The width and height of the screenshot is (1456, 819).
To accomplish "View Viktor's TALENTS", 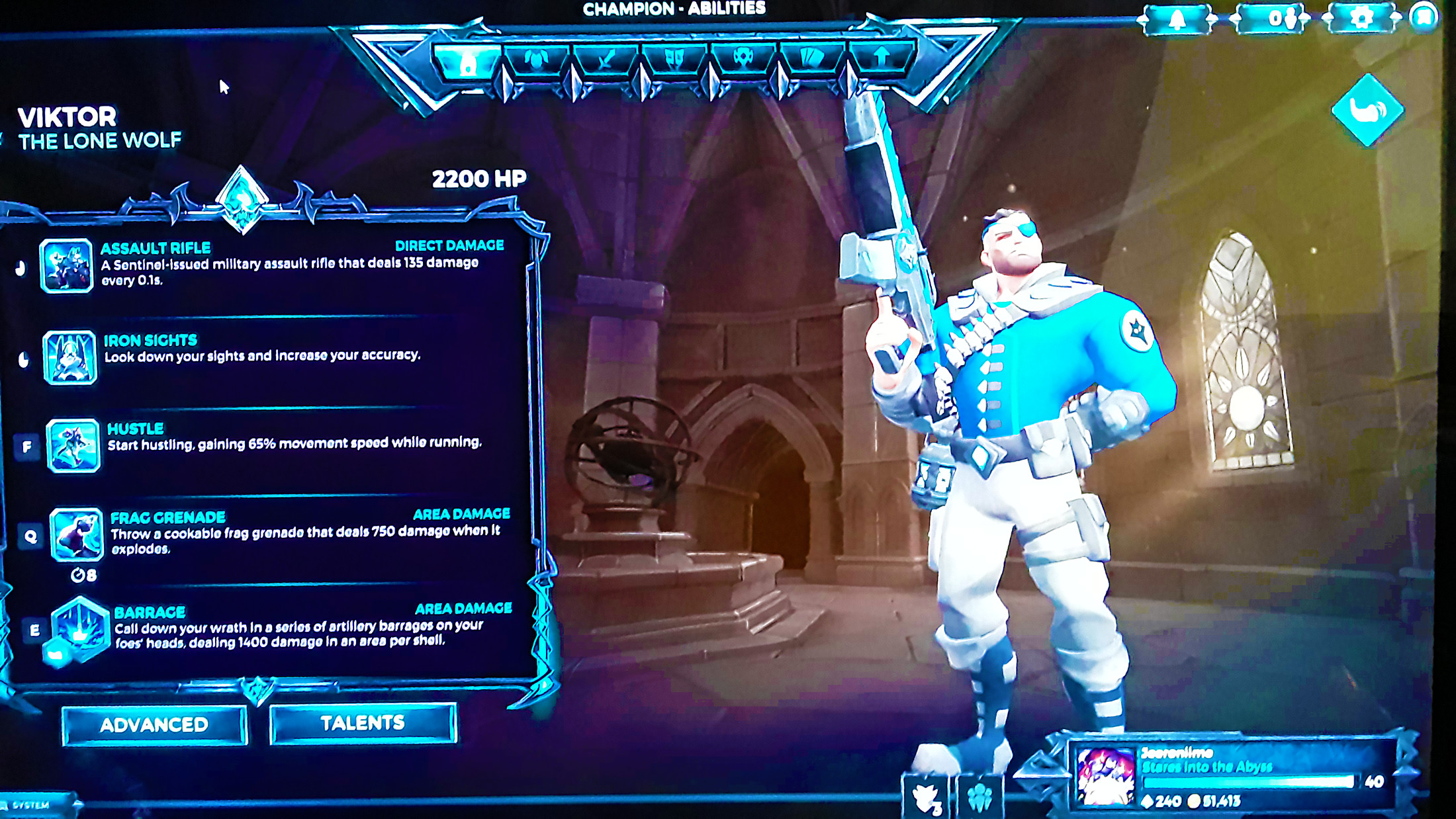I will [363, 722].
